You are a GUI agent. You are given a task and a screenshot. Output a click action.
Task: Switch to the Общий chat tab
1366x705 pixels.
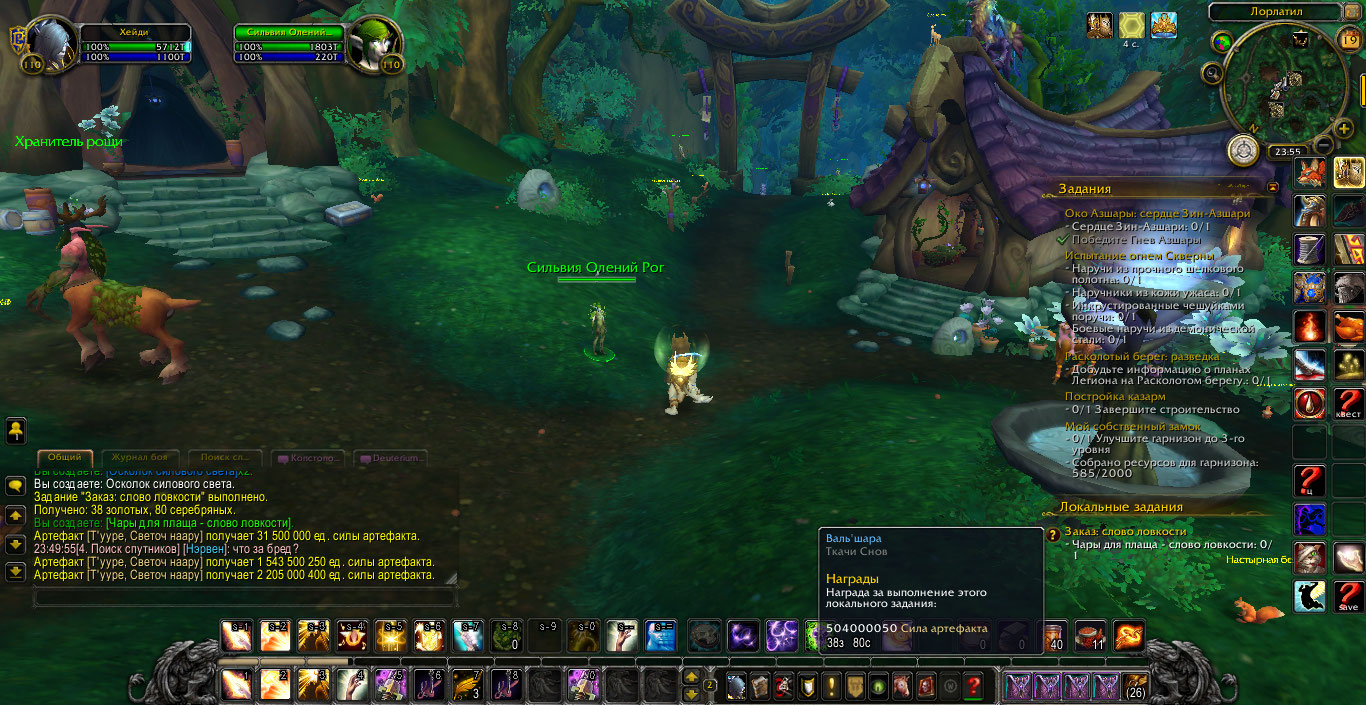tap(65, 457)
